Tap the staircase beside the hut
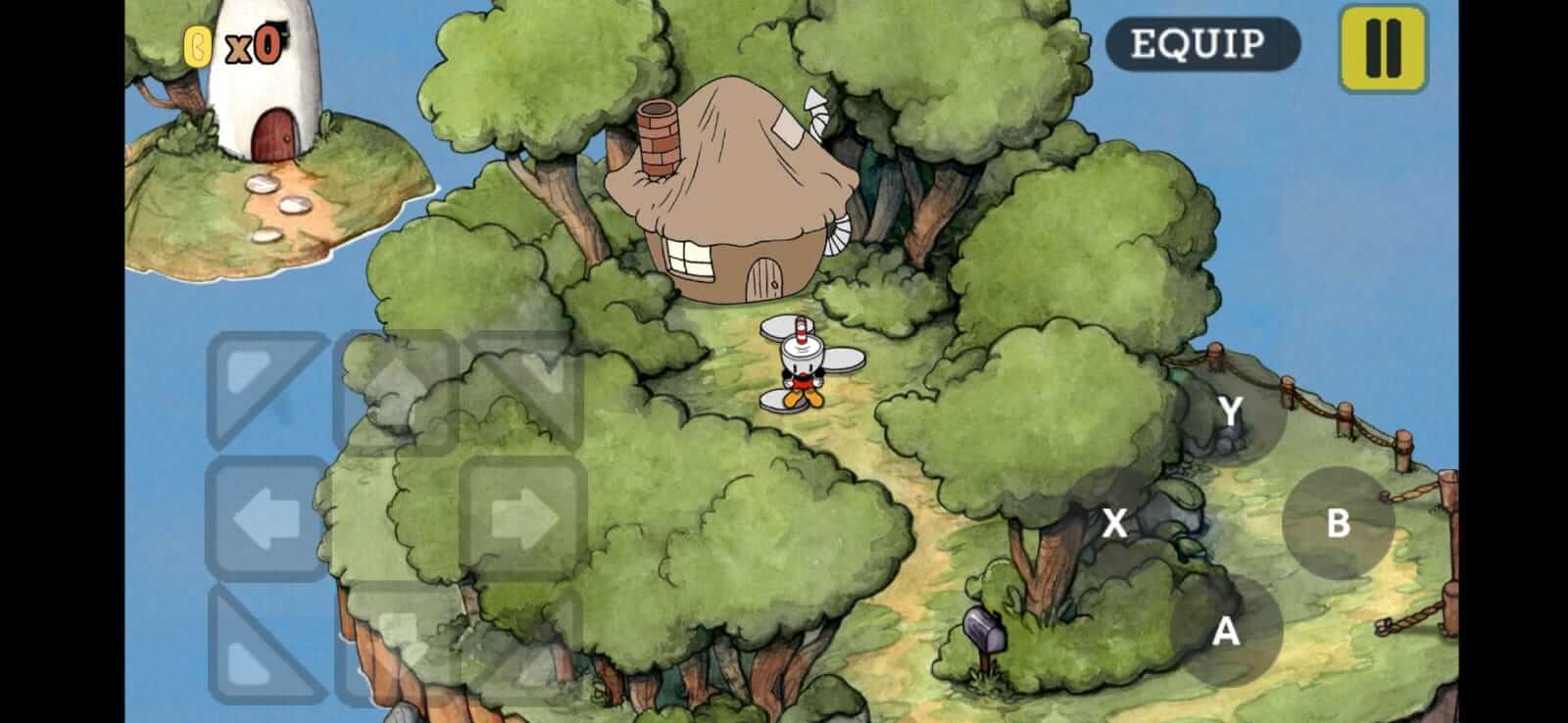The image size is (1568, 723). [839, 233]
